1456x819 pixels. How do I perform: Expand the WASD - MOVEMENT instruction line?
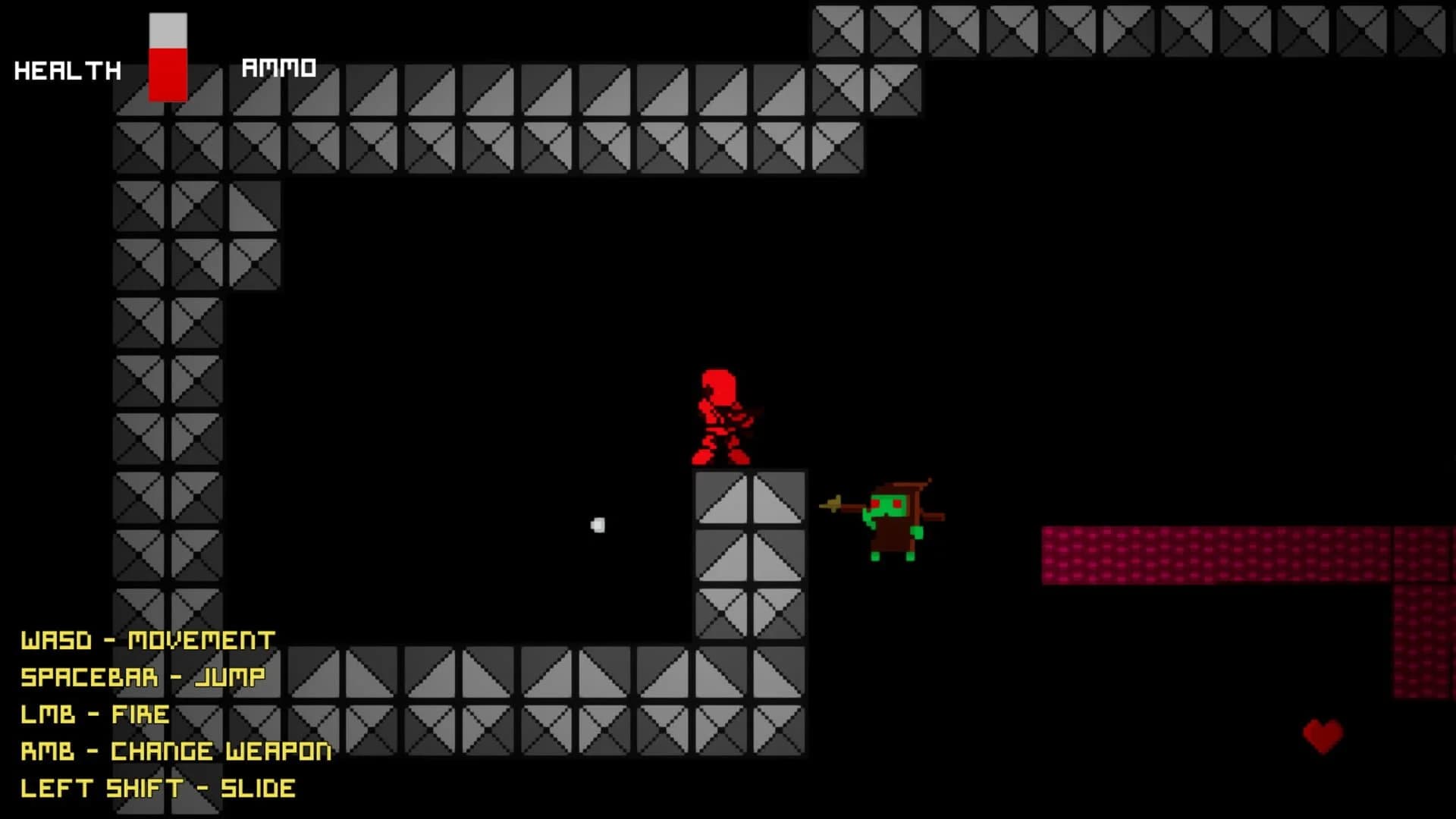[148, 639]
